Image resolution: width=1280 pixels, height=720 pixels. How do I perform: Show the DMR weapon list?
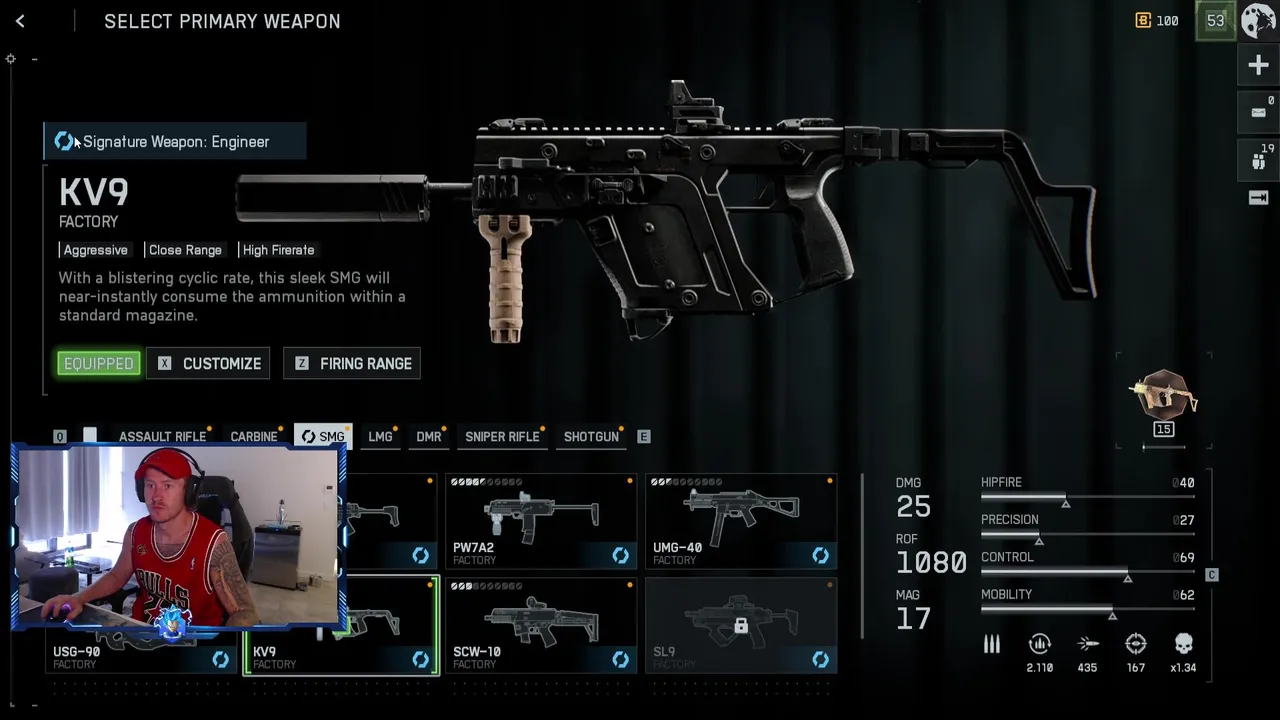click(x=429, y=437)
